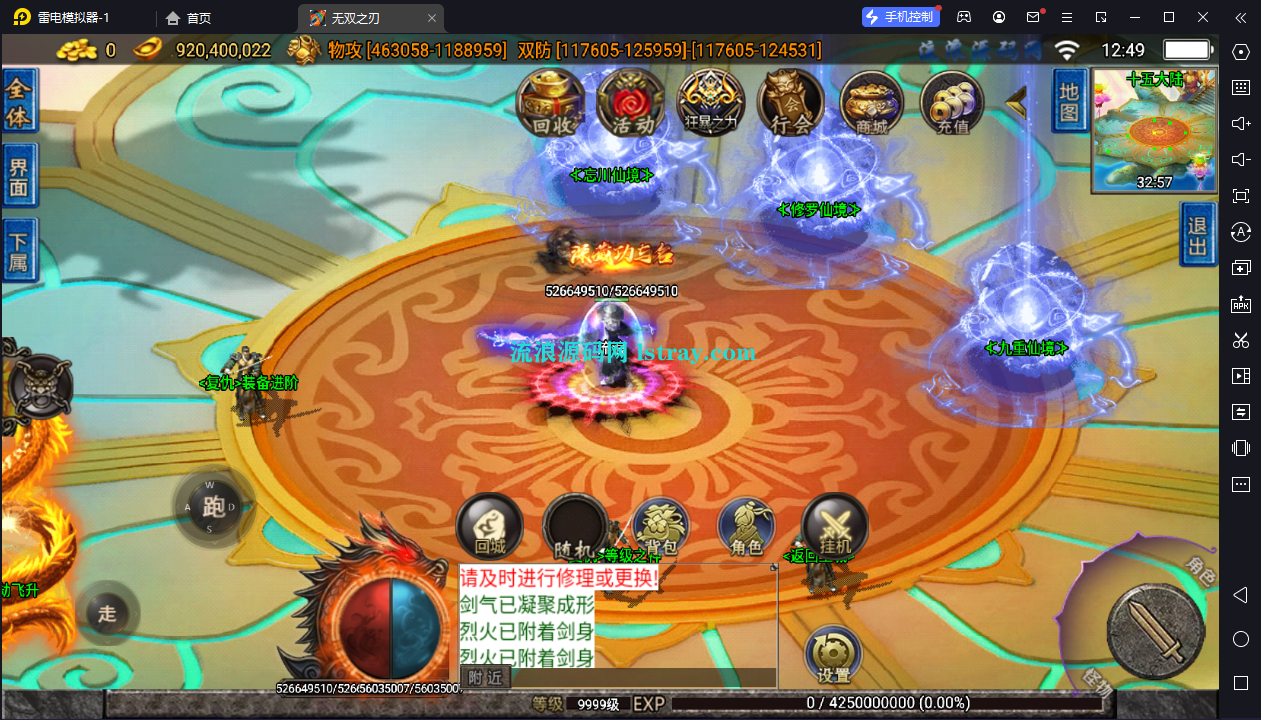Close the 无双之刃 emulator tab
This screenshot has height=720, width=1261.
click(431, 18)
